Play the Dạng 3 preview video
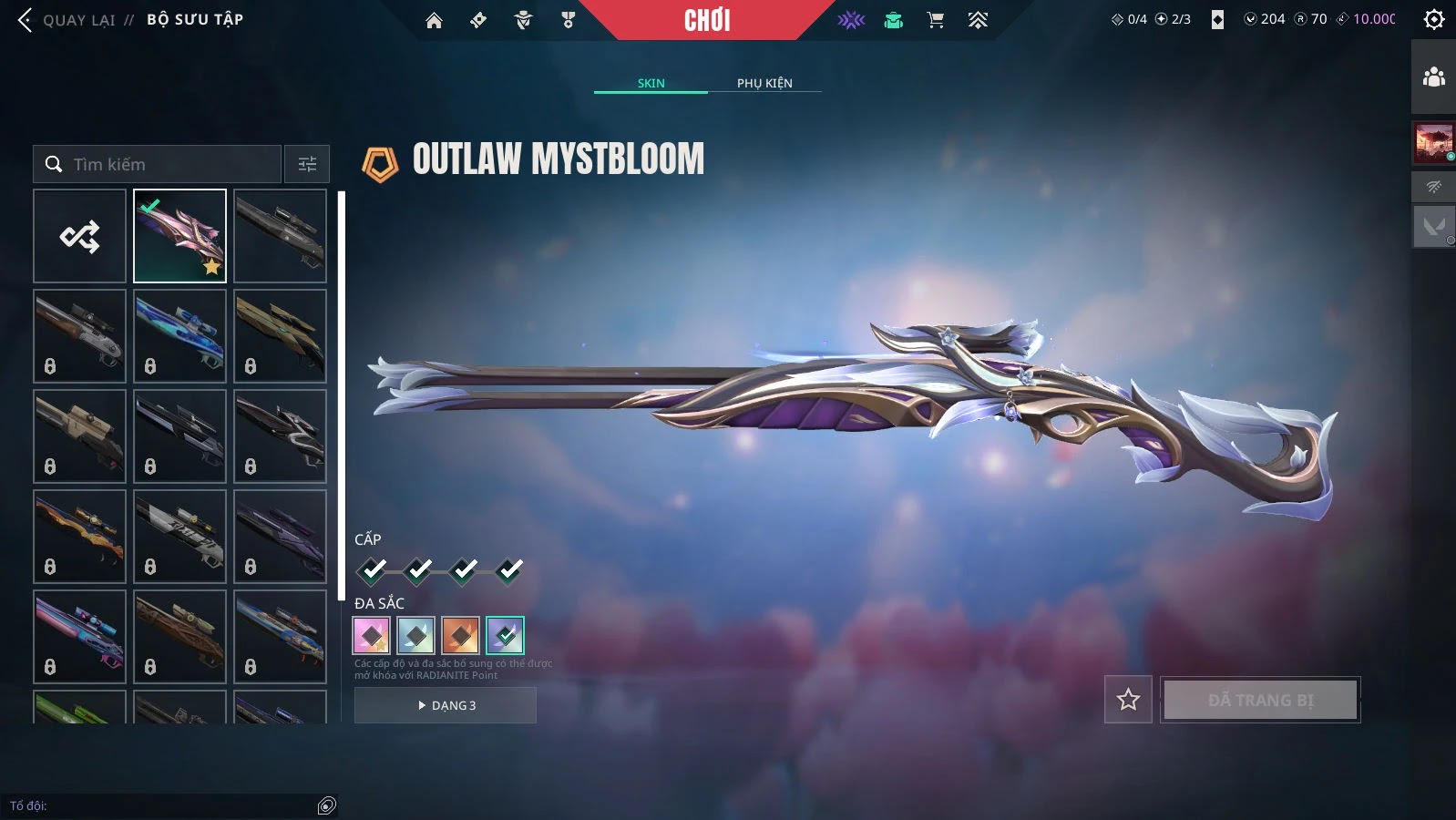1456x820 pixels. [446, 705]
